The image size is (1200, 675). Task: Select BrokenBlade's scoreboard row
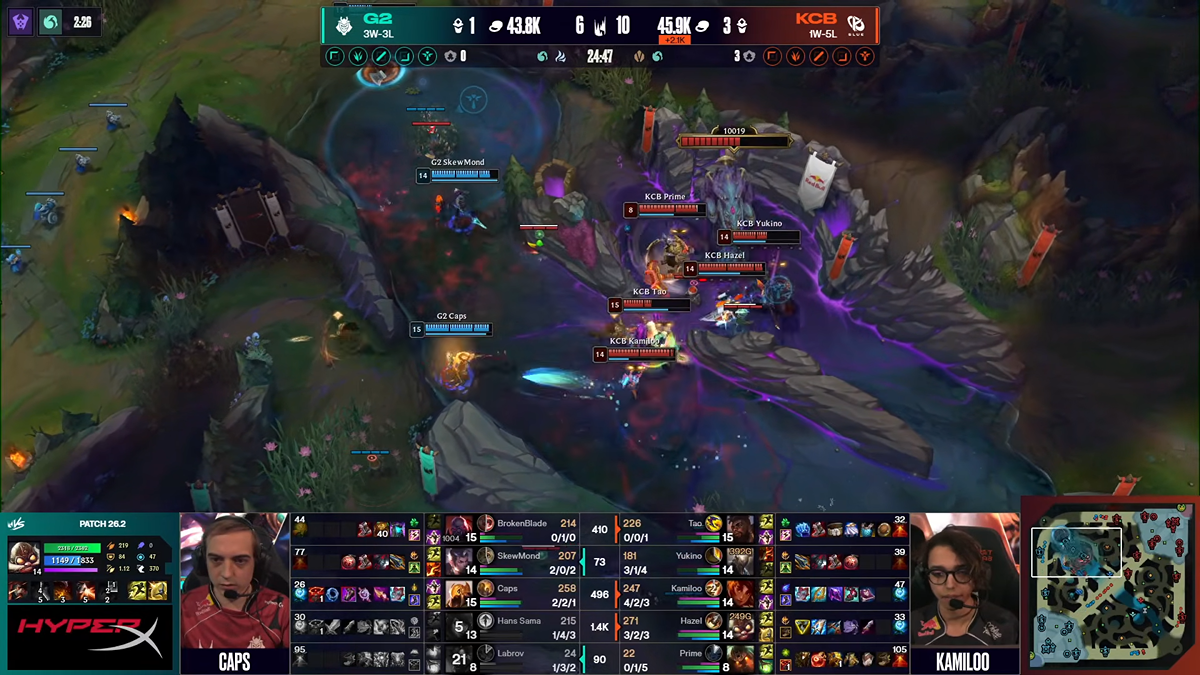(x=520, y=525)
